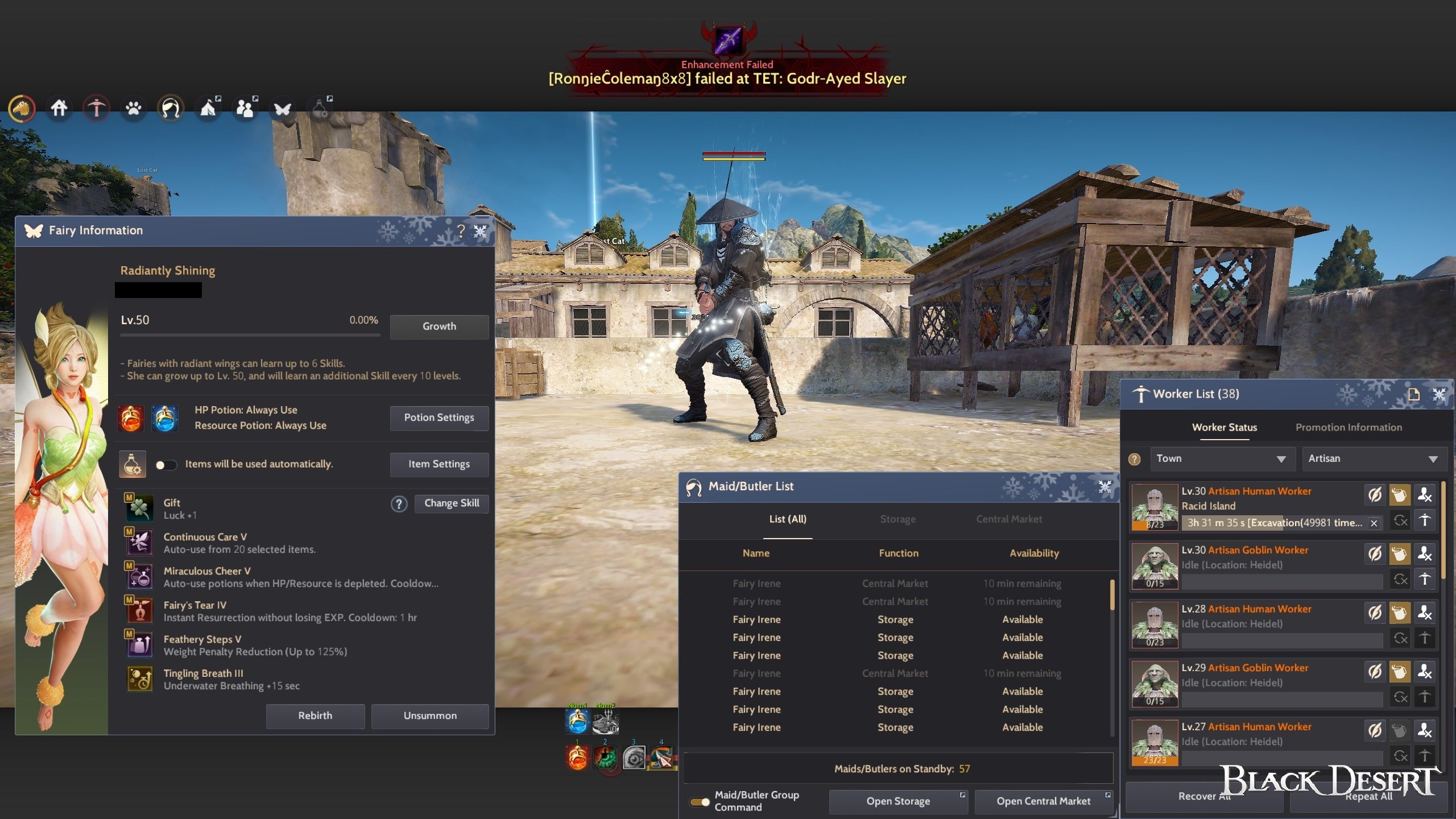Screen dimensions: 1456x819
Task: Cancel the Racid Island worker's Excavation task
Action: (x=1374, y=523)
